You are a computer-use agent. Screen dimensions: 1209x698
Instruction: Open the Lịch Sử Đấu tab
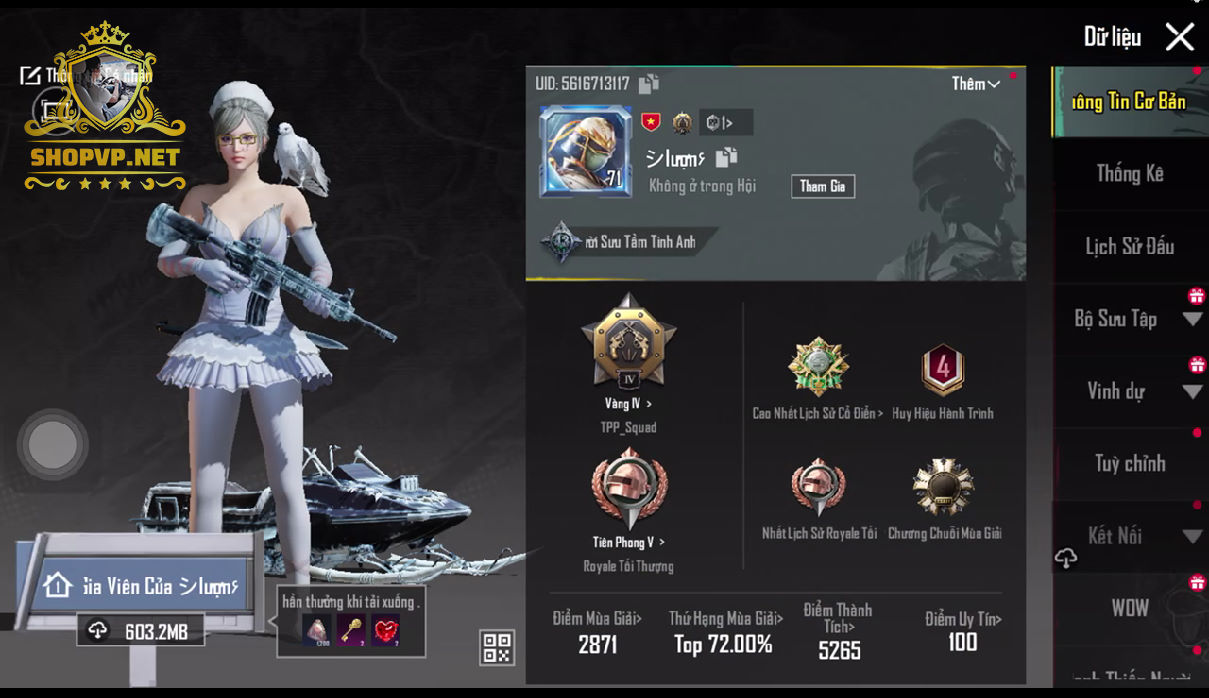coord(1129,246)
